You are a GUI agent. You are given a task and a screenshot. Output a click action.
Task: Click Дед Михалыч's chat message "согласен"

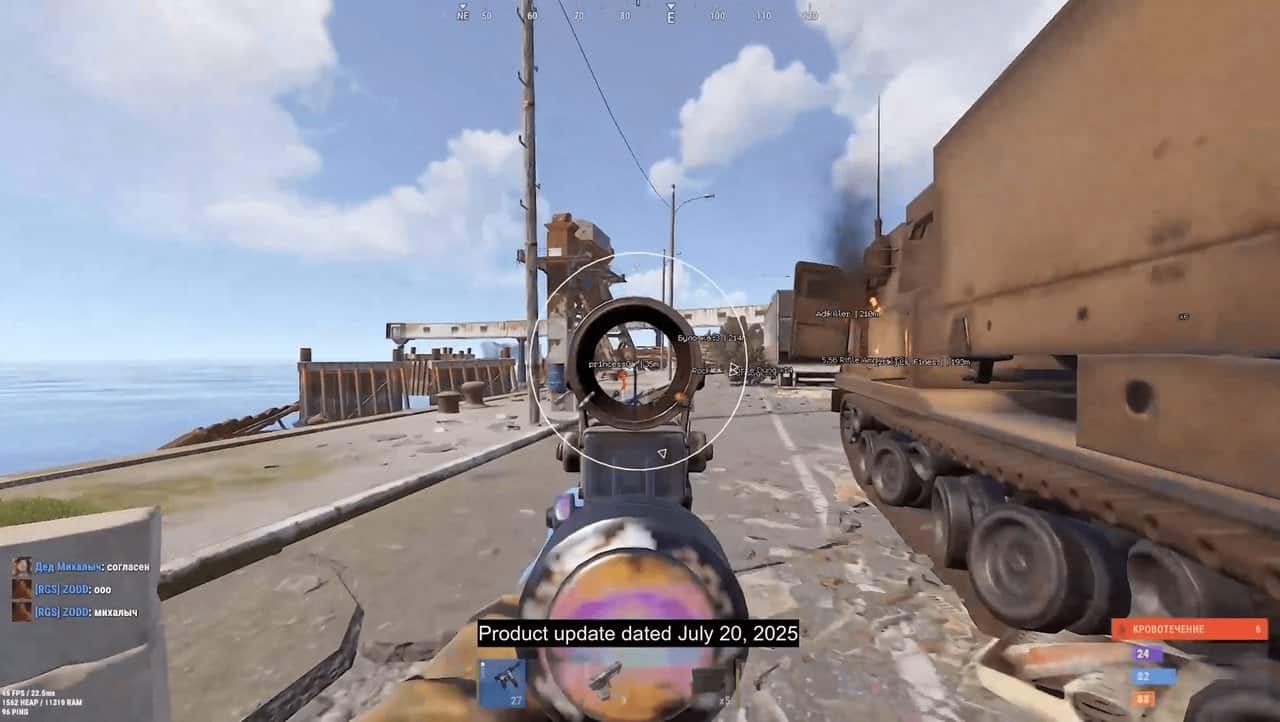click(127, 567)
